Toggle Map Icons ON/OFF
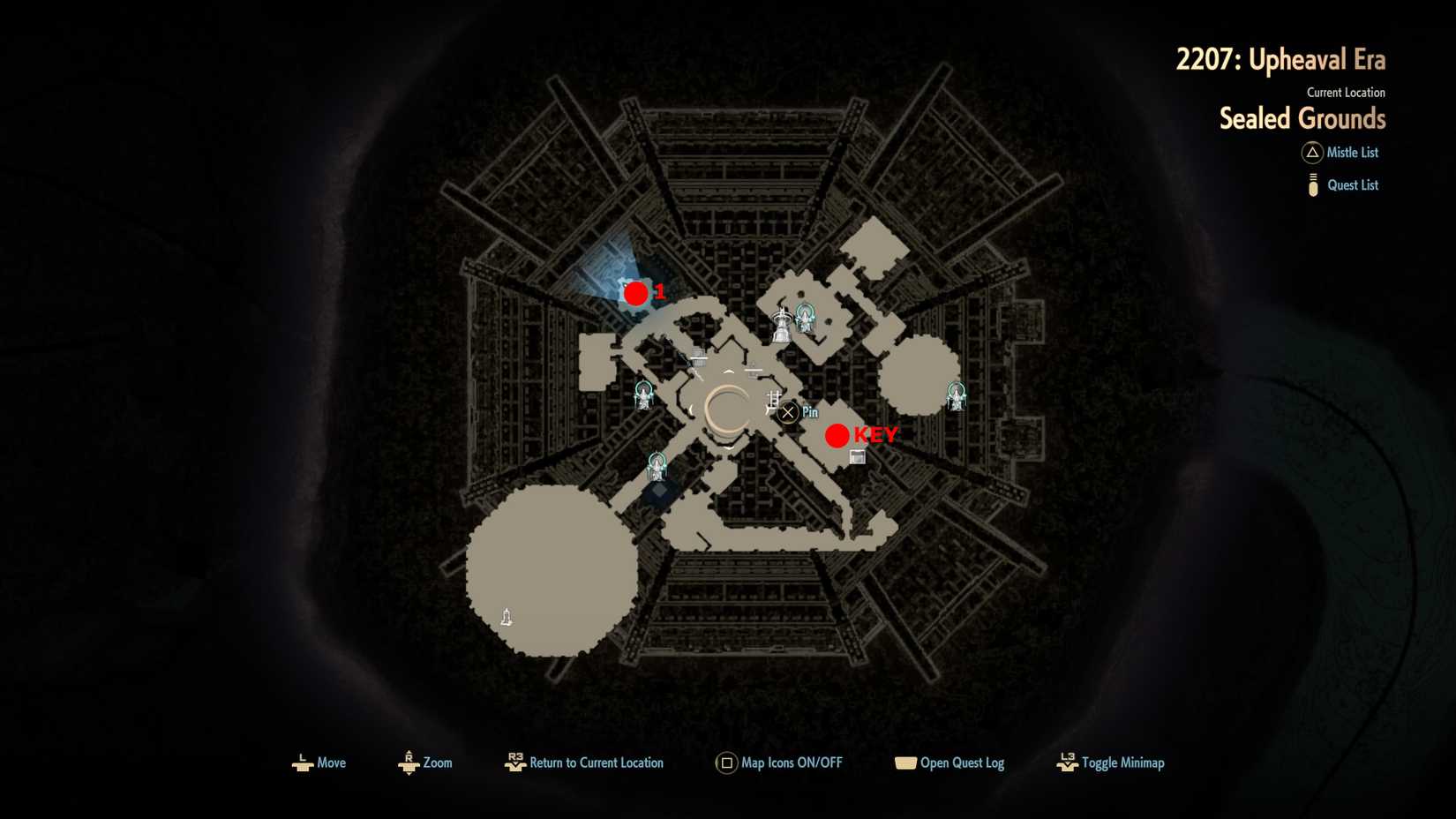The height and width of the screenshot is (819, 1456). coord(726,763)
